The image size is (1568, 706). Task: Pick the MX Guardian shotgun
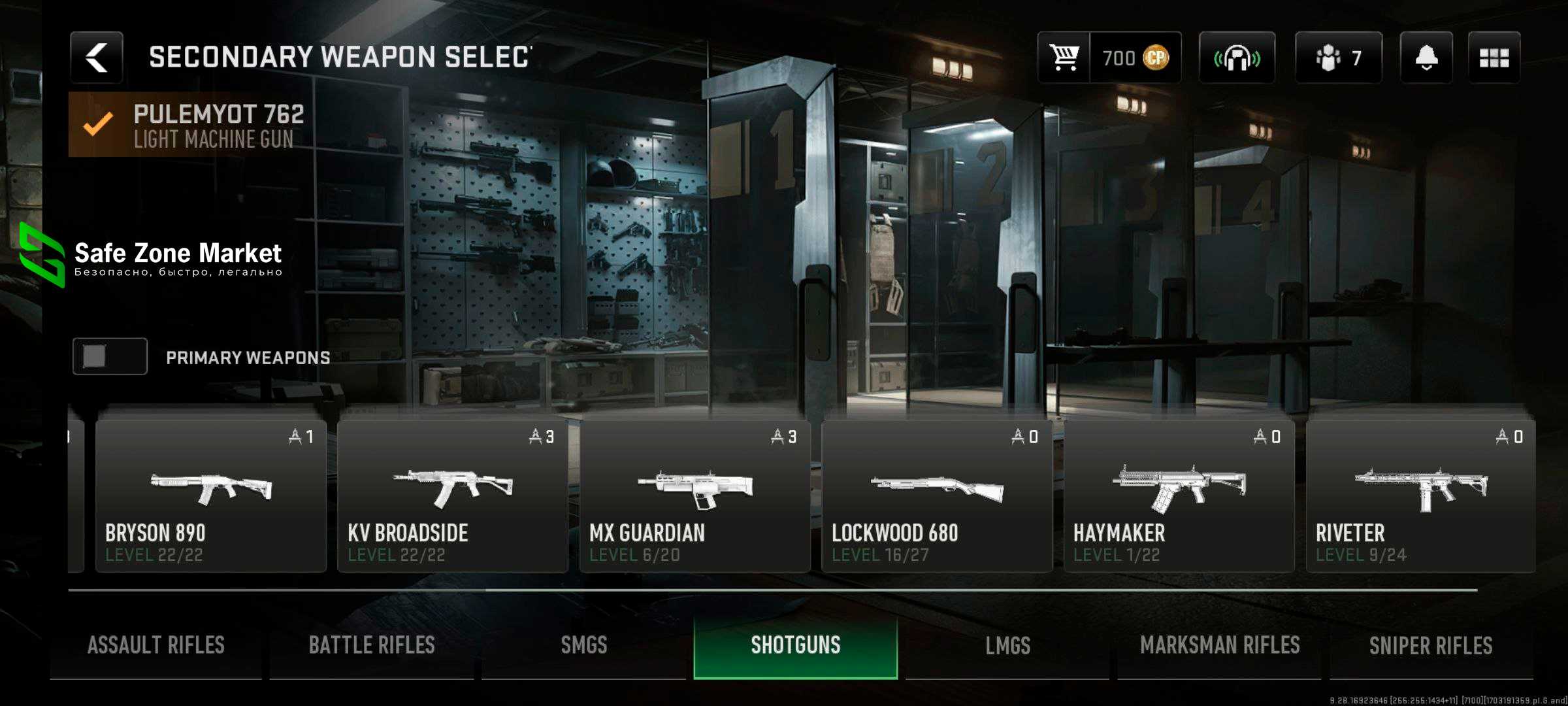pyautogui.click(x=694, y=497)
